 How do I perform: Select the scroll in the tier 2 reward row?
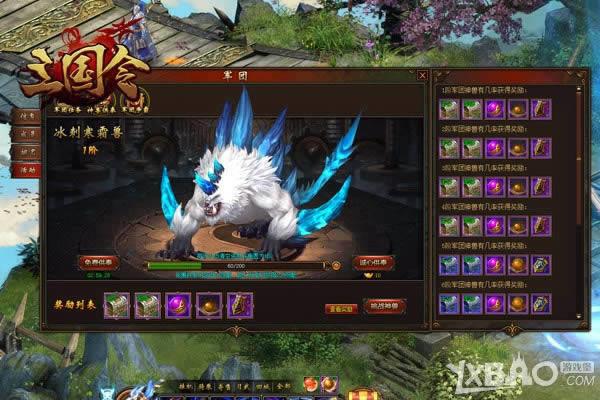[x=540, y=148]
